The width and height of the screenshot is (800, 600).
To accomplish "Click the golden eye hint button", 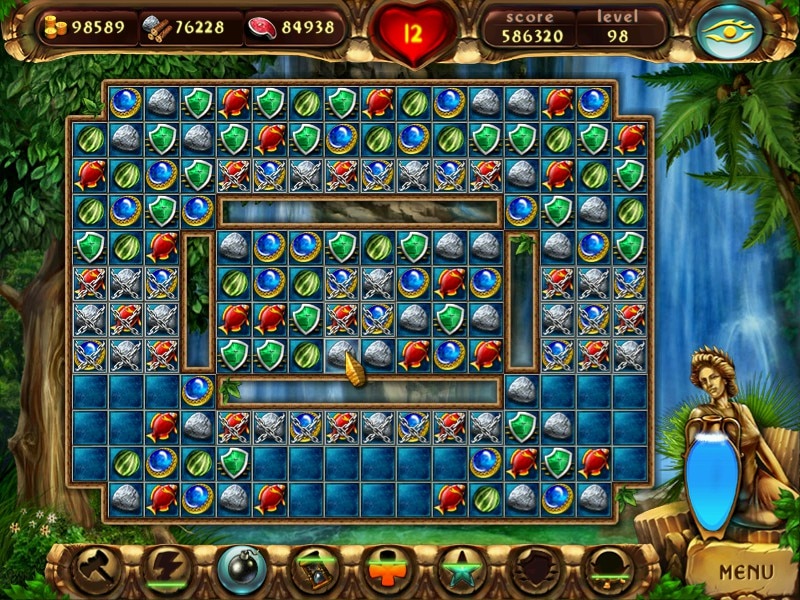I will [728, 32].
